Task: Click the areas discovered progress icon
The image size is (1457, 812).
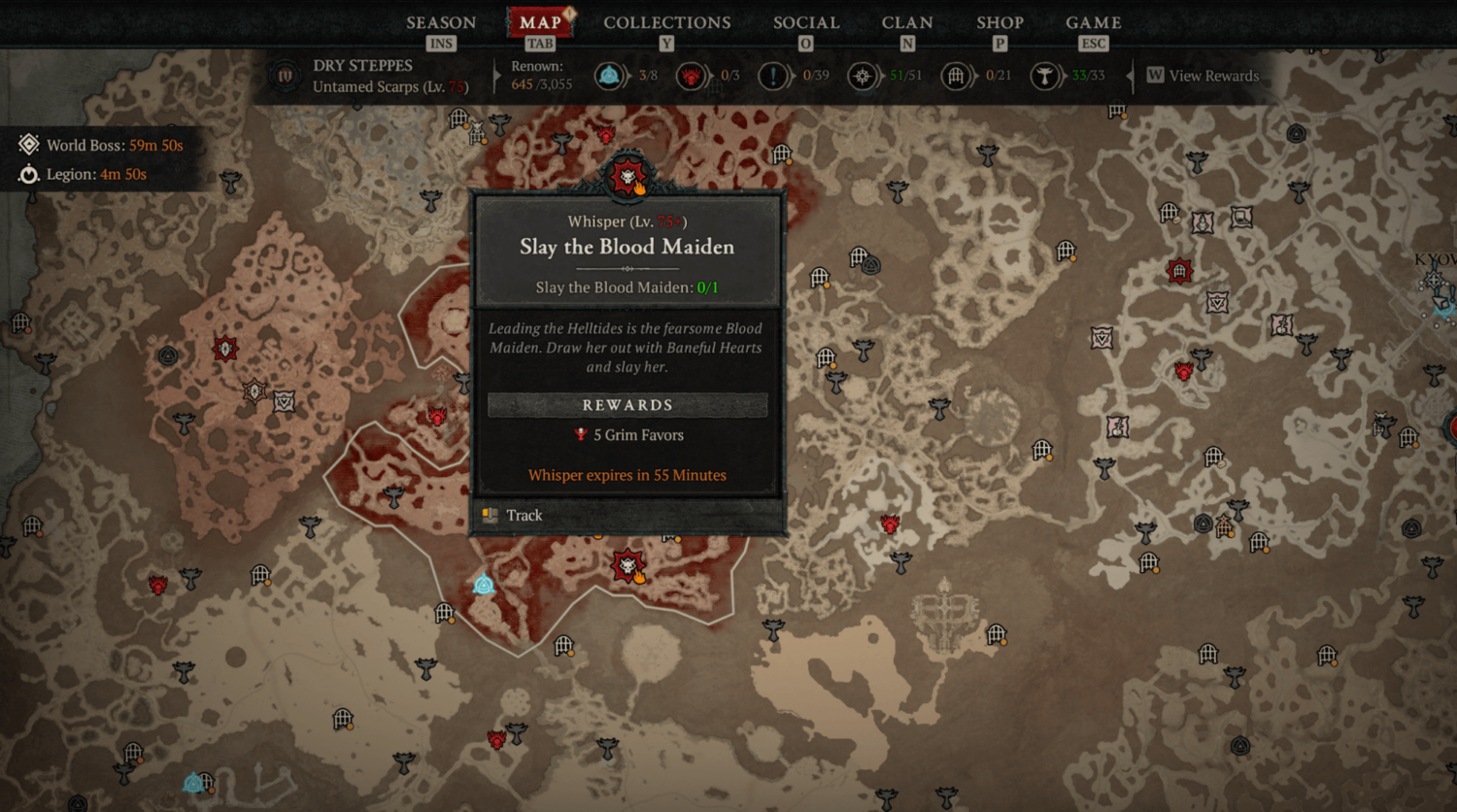Action: [862, 76]
